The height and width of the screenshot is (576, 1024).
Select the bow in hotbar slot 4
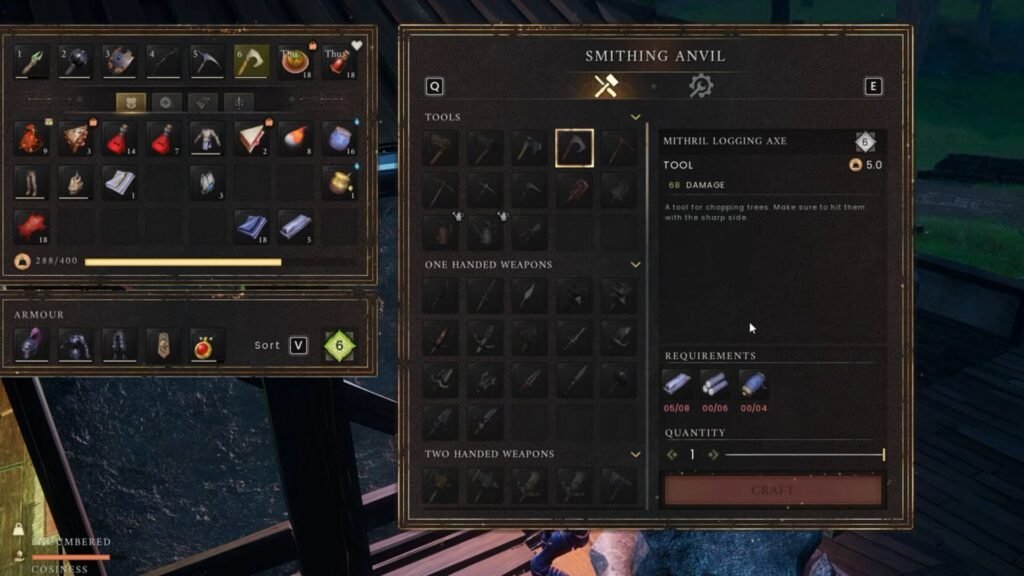click(163, 61)
